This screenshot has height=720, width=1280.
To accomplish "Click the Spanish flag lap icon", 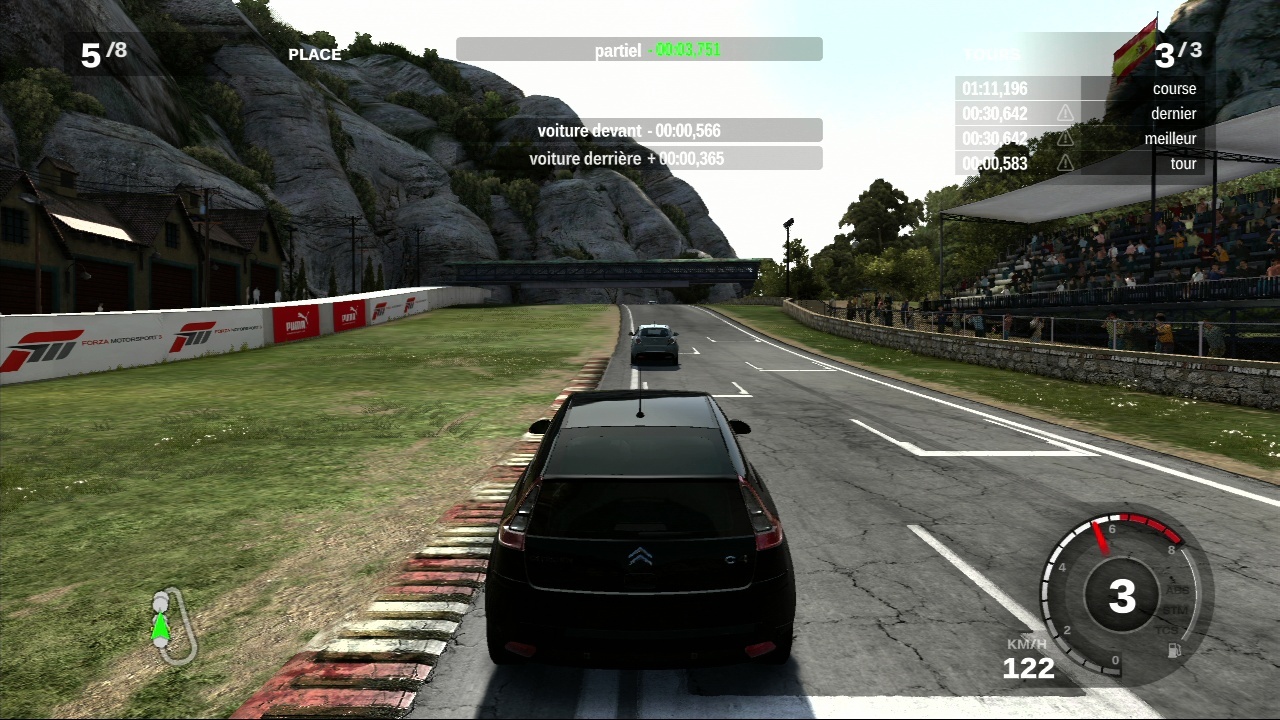I will click(x=1135, y=49).
